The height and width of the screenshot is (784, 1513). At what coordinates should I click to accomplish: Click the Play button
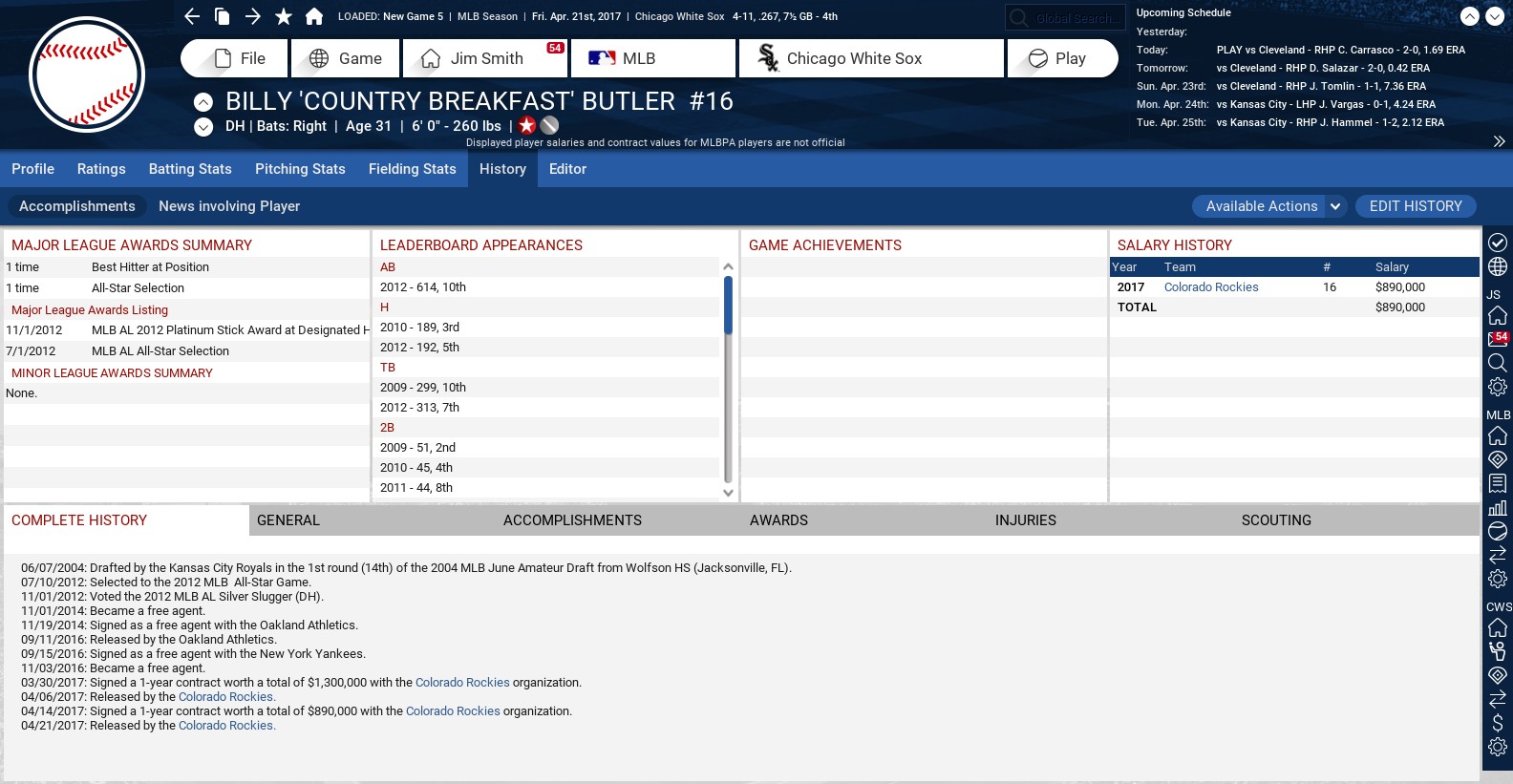click(x=1062, y=58)
